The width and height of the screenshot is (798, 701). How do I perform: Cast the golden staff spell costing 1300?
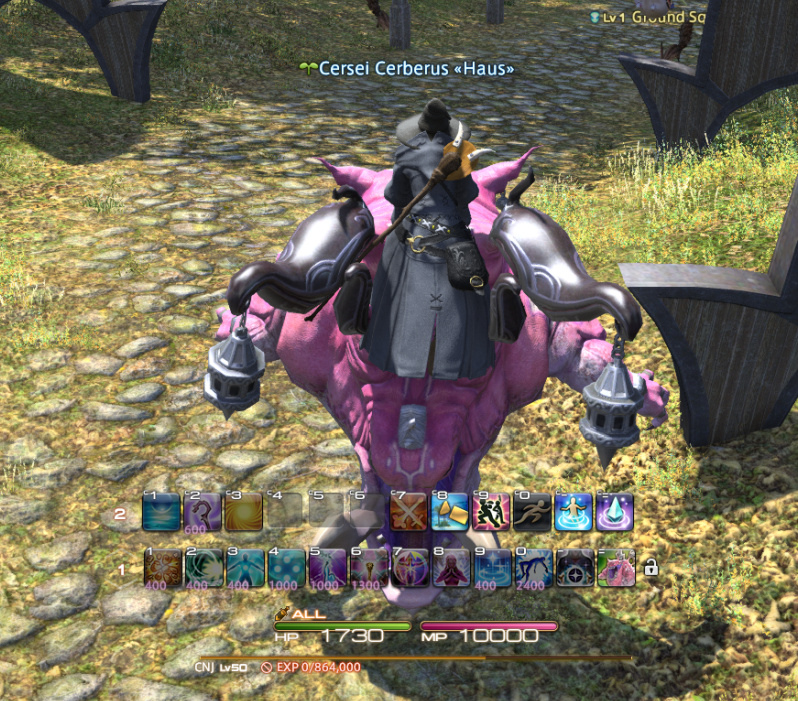tap(368, 567)
